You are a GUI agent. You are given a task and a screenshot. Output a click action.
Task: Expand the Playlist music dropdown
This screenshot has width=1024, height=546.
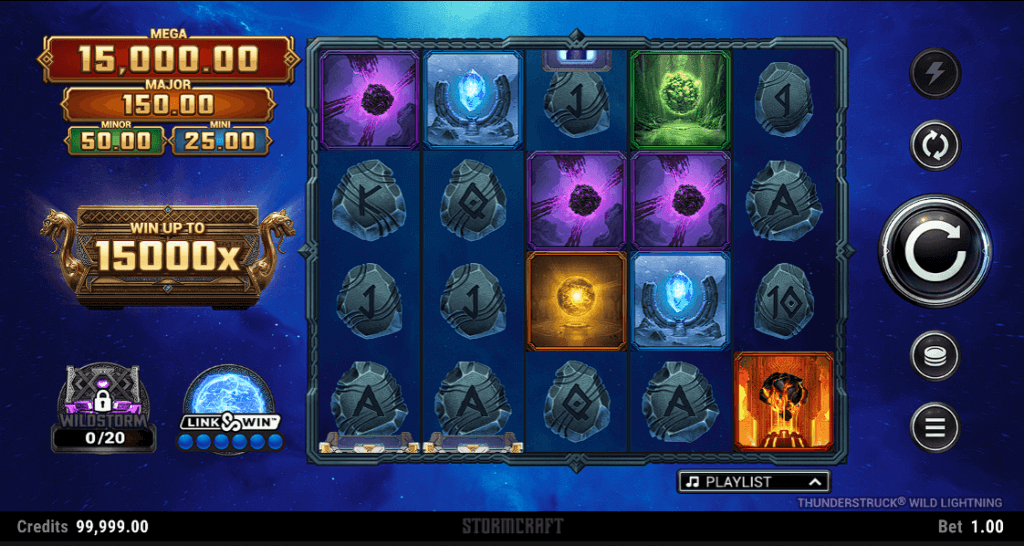755,482
